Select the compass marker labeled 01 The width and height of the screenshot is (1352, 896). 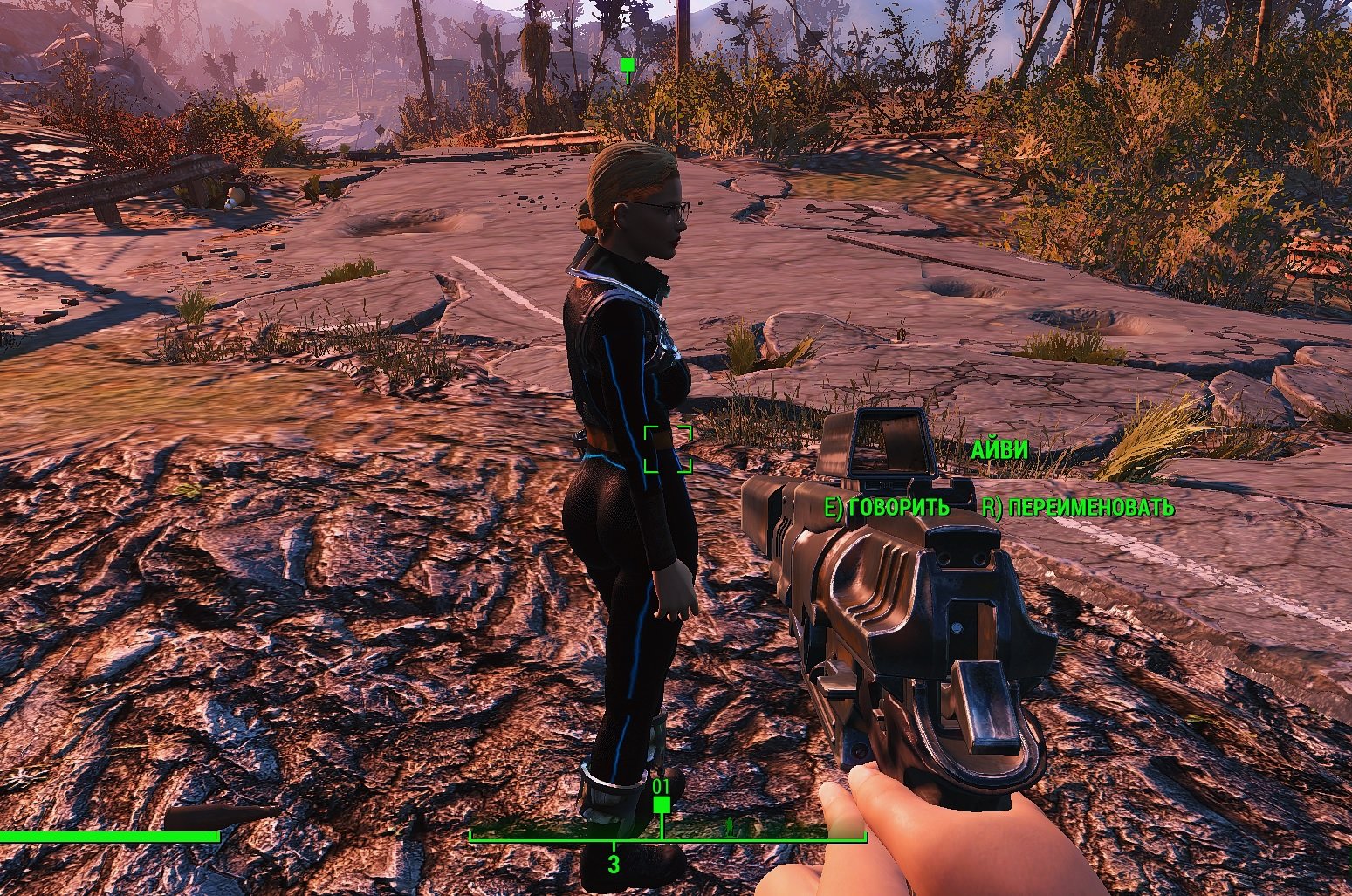point(662,804)
